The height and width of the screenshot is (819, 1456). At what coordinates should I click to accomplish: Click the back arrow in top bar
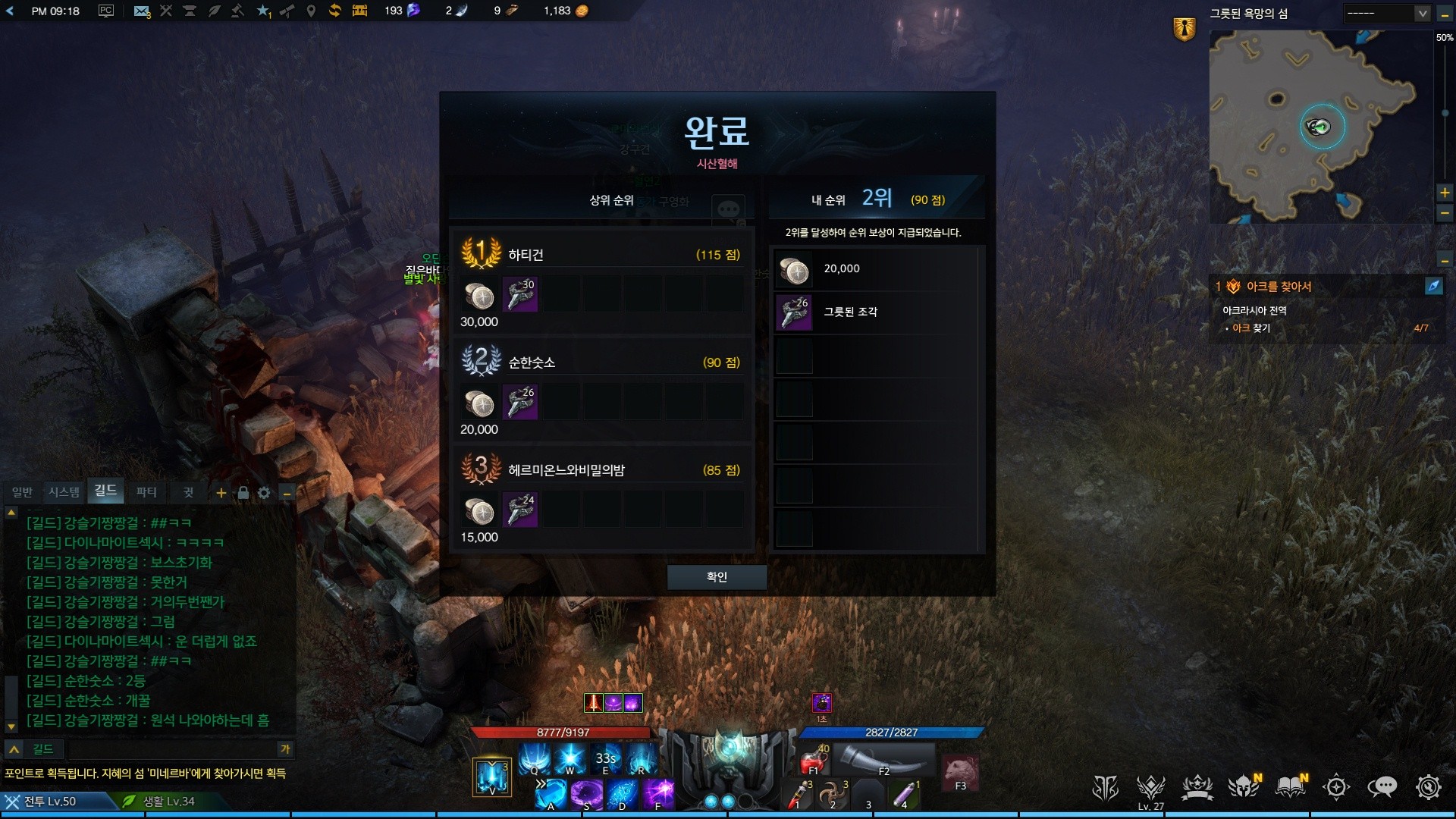[x=10, y=11]
